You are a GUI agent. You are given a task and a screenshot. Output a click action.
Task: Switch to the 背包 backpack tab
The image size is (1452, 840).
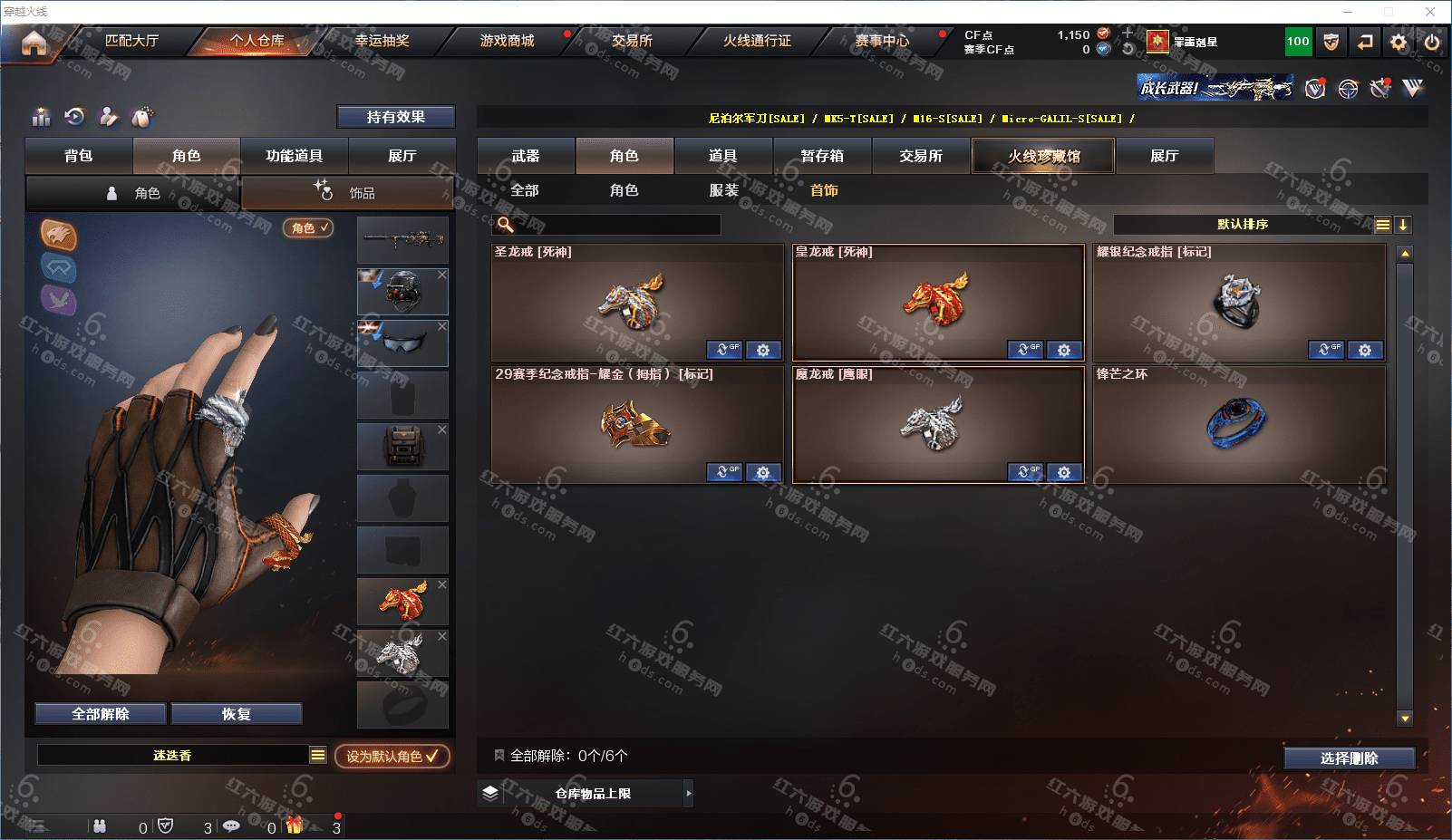[79, 156]
